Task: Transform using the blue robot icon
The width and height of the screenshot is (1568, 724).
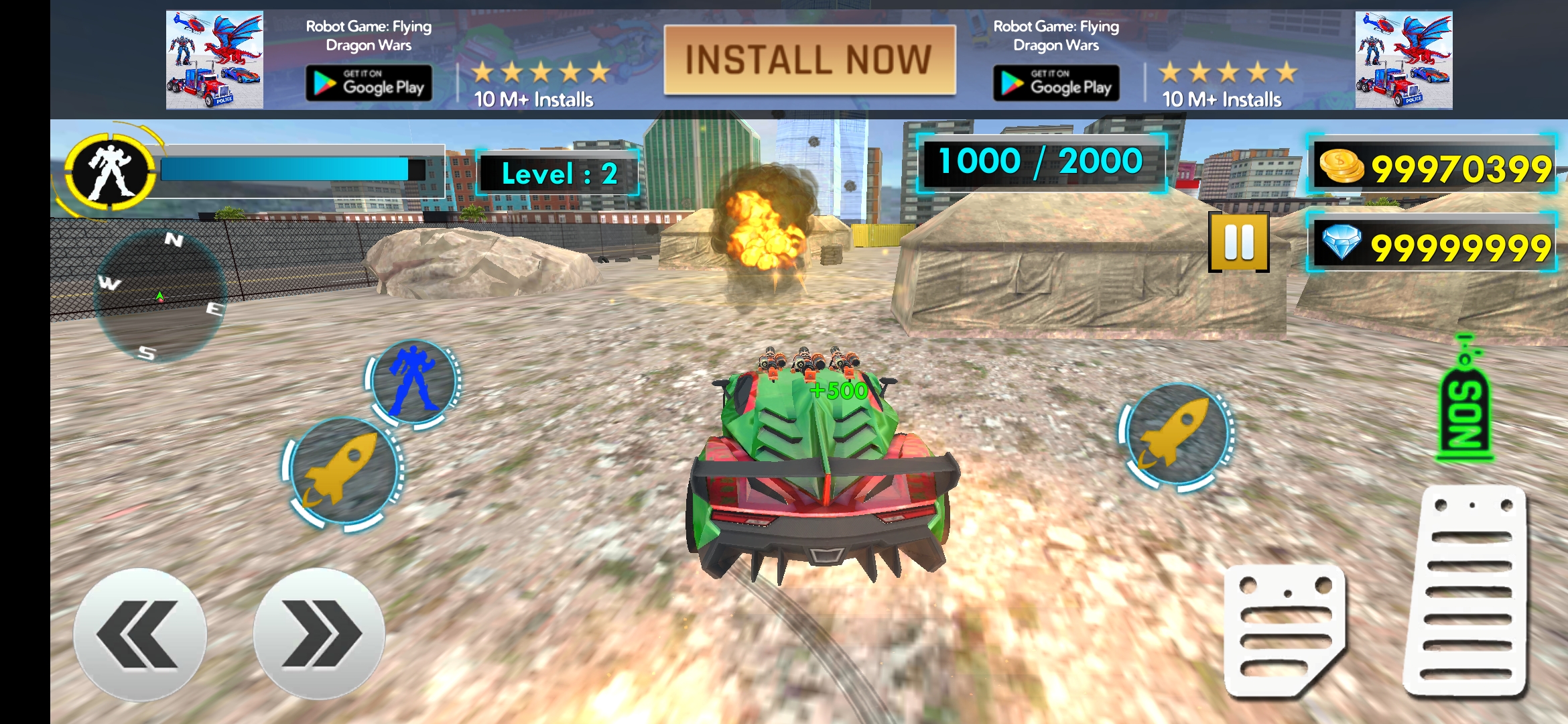Action: click(x=413, y=381)
